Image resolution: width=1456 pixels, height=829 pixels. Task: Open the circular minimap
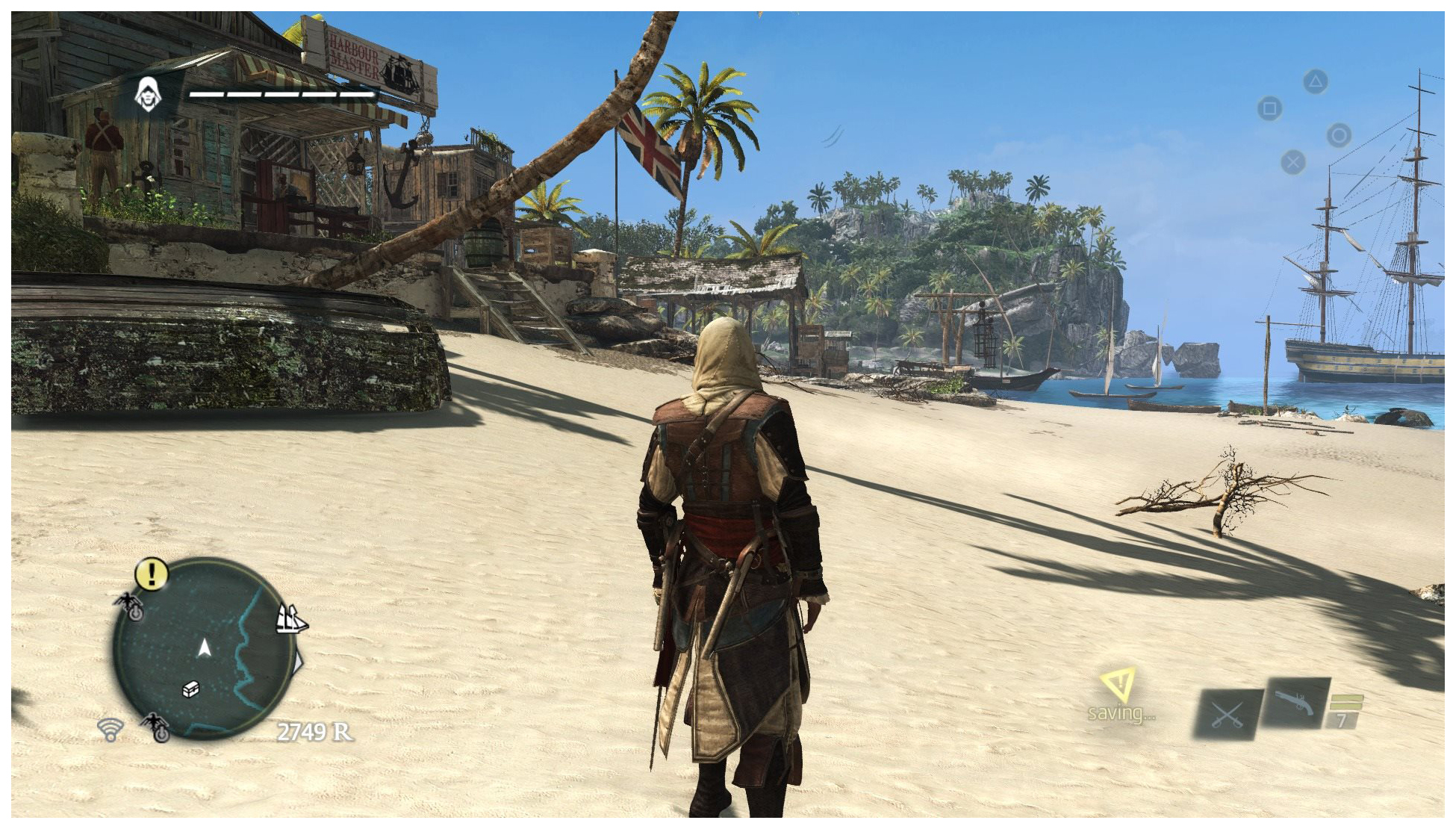[x=203, y=648]
